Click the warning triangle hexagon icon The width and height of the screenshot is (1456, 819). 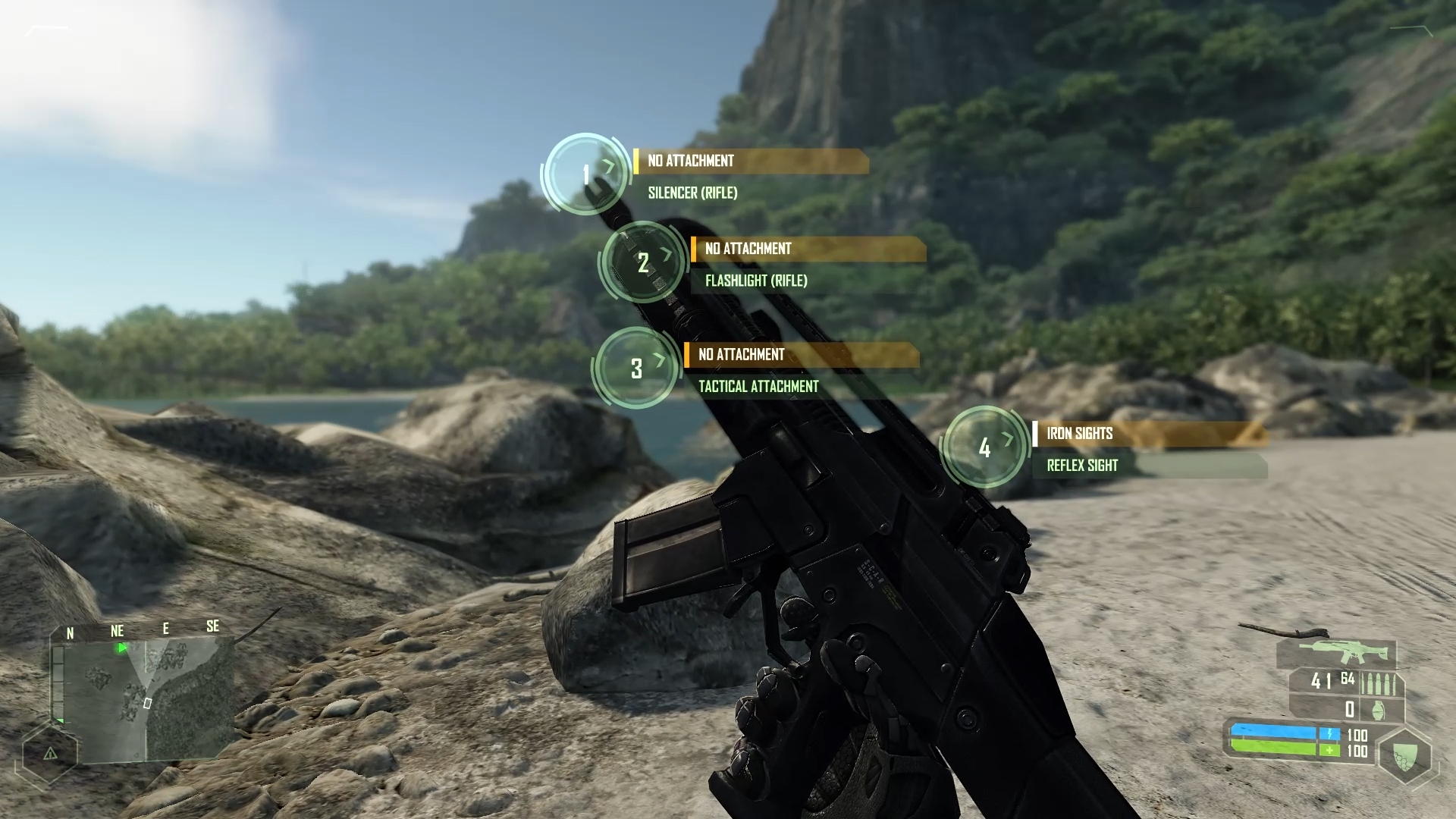tap(50, 754)
